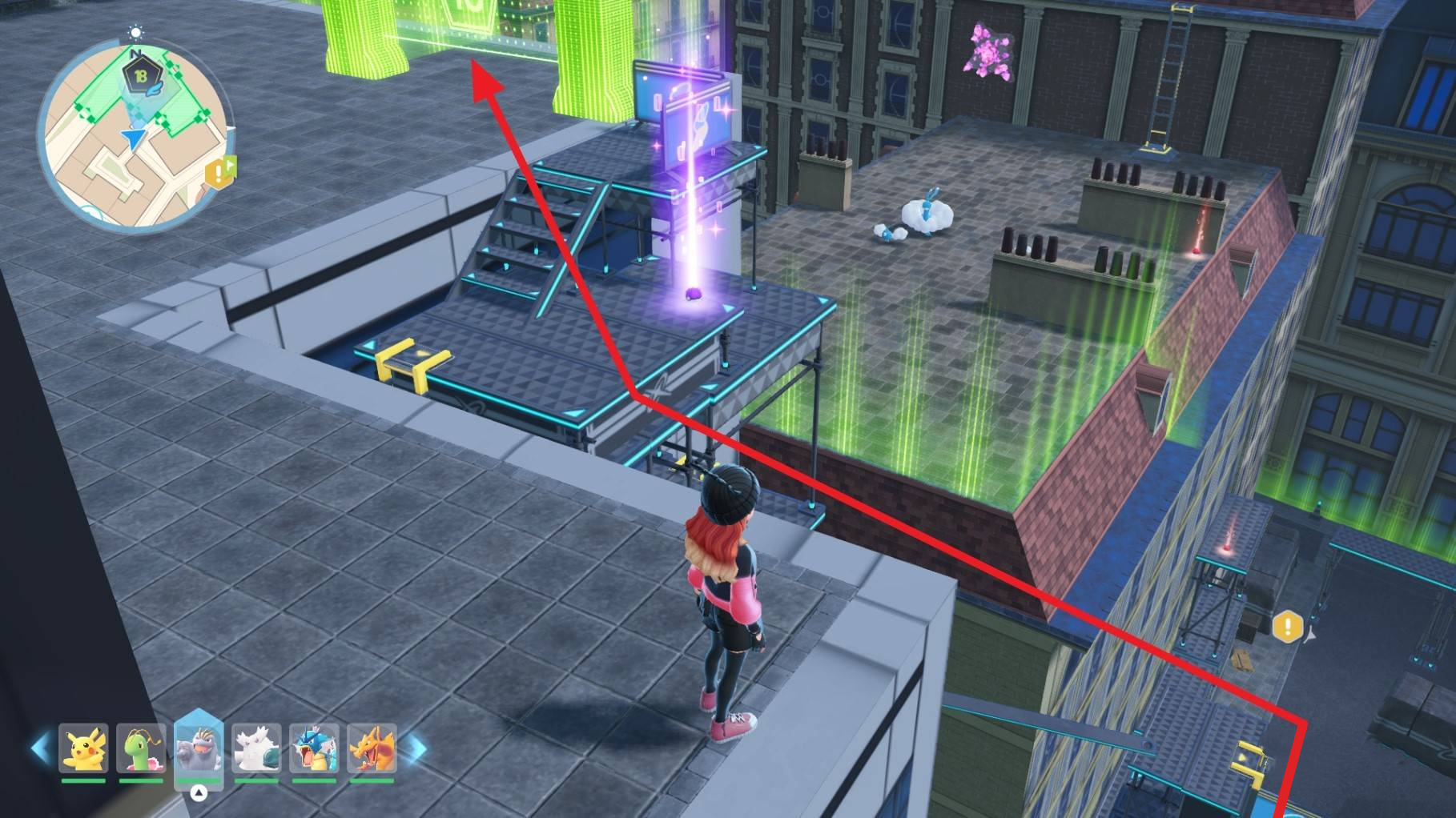Screen dimensions: 1456x818
Task: Choose Charizard in the party bar
Action: [x=372, y=749]
